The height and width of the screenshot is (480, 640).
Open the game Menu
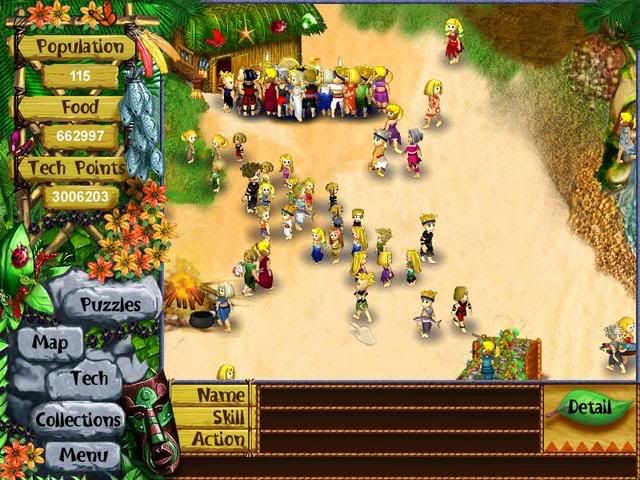pyautogui.click(x=83, y=456)
